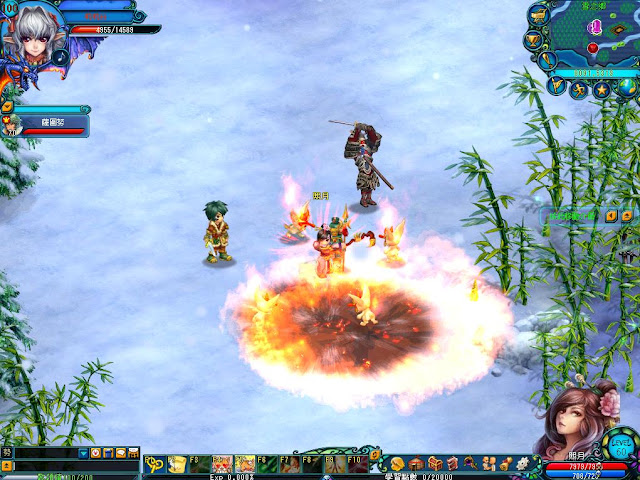The image size is (640, 480).
Task: Toggle the running figure icon
Action: [x=579, y=90]
